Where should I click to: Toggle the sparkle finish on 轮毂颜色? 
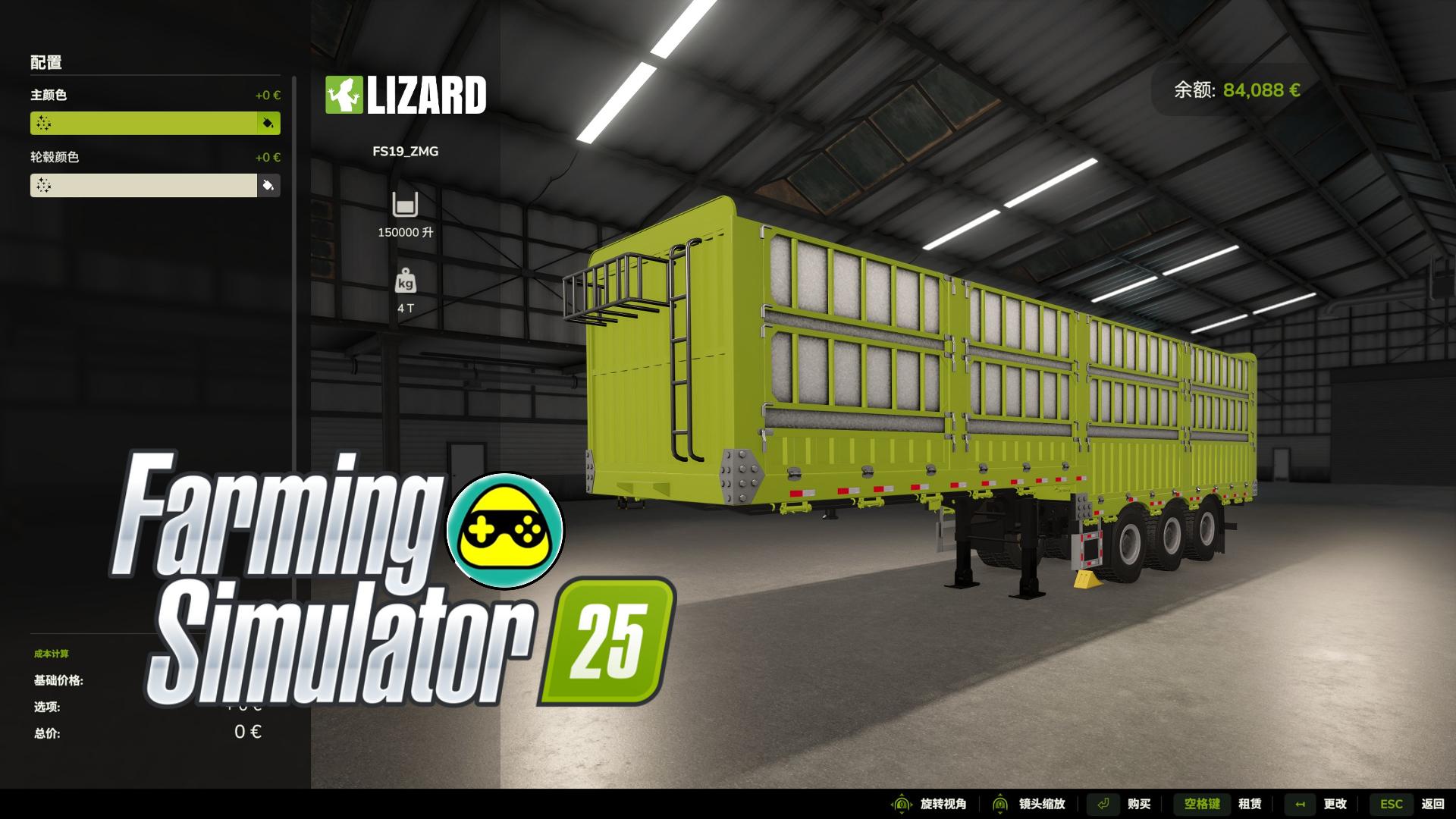[43, 185]
